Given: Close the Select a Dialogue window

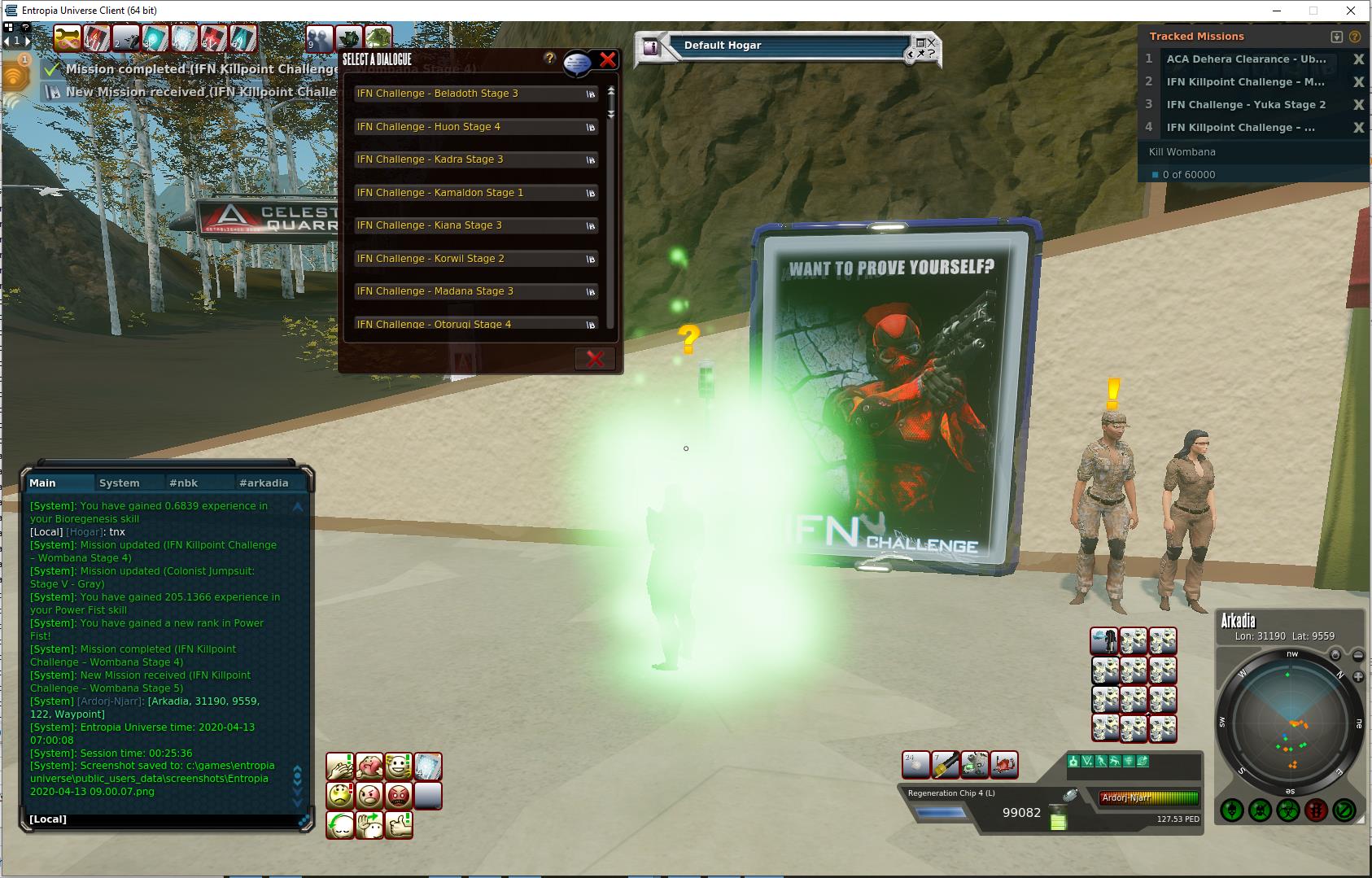Looking at the screenshot, I should point(608,59).
